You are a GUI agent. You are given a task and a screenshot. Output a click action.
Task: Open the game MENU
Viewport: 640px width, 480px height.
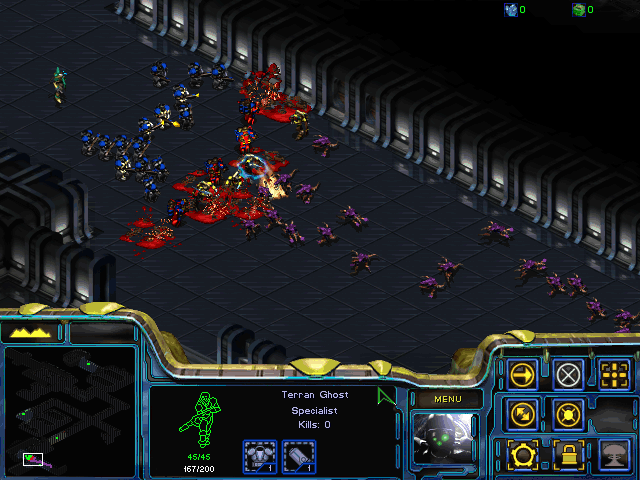(x=446, y=399)
